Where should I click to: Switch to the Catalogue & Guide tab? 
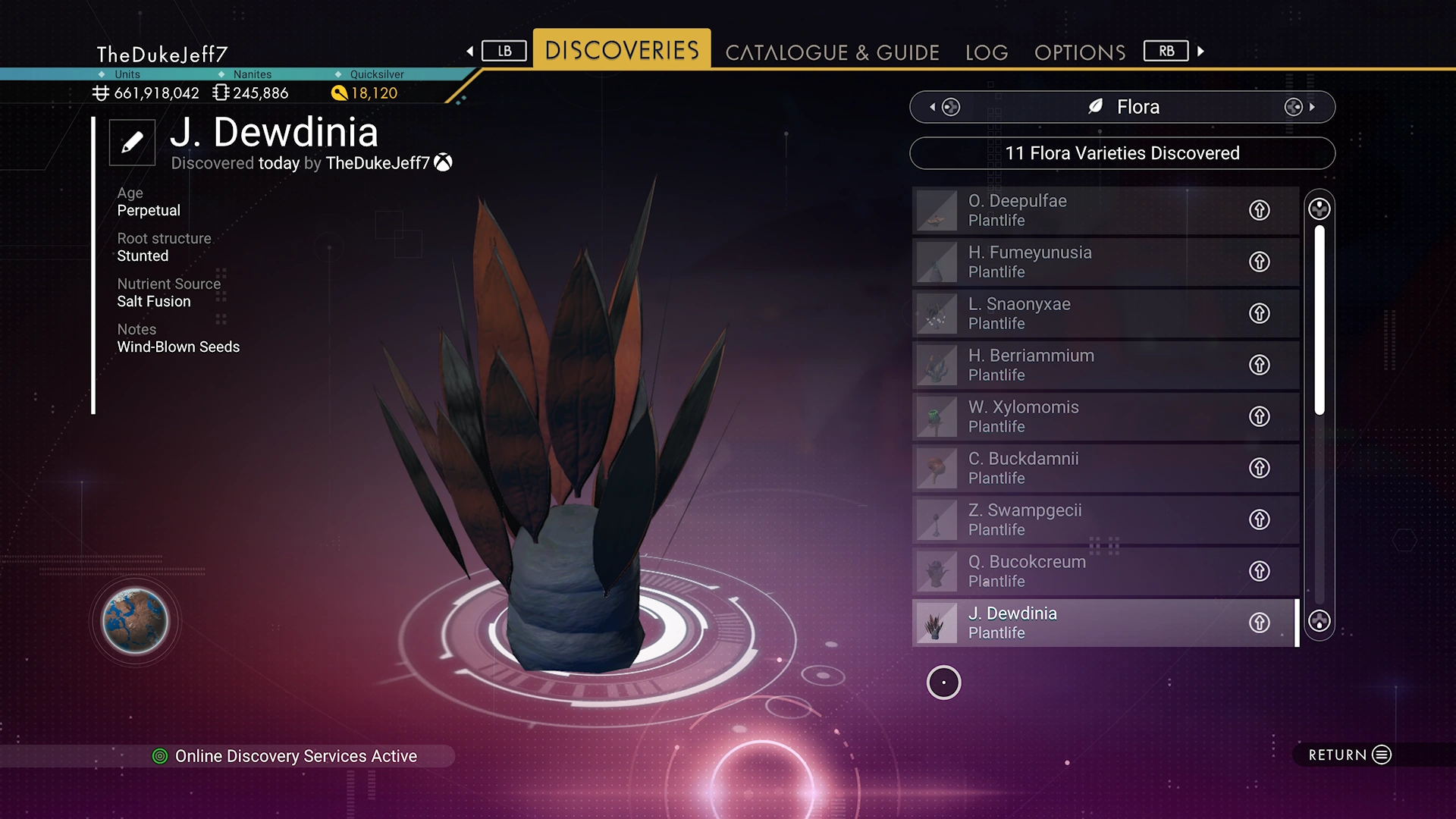(832, 52)
